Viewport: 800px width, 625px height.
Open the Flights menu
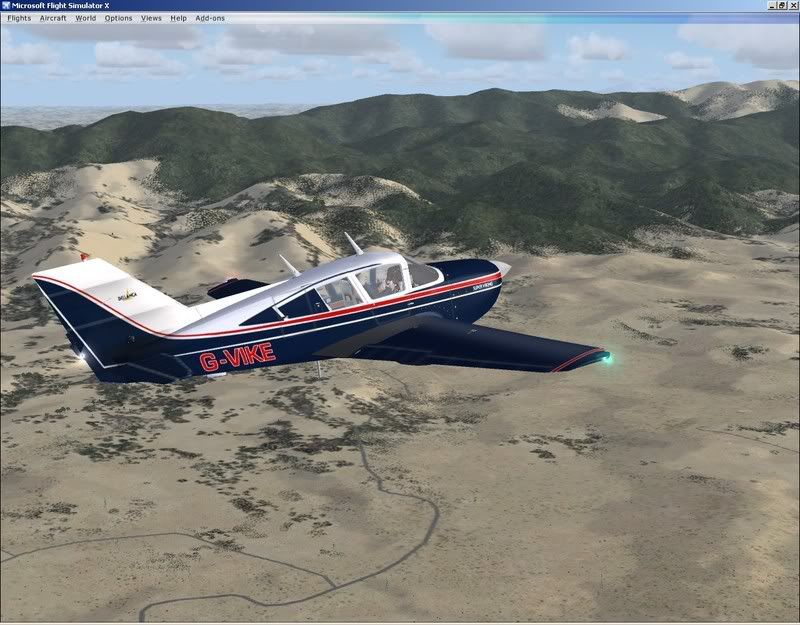click(x=19, y=18)
